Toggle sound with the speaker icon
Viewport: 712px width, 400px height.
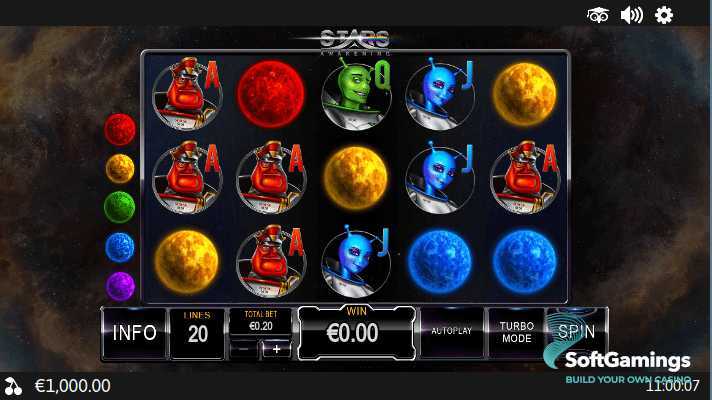pyautogui.click(x=631, y=15)
